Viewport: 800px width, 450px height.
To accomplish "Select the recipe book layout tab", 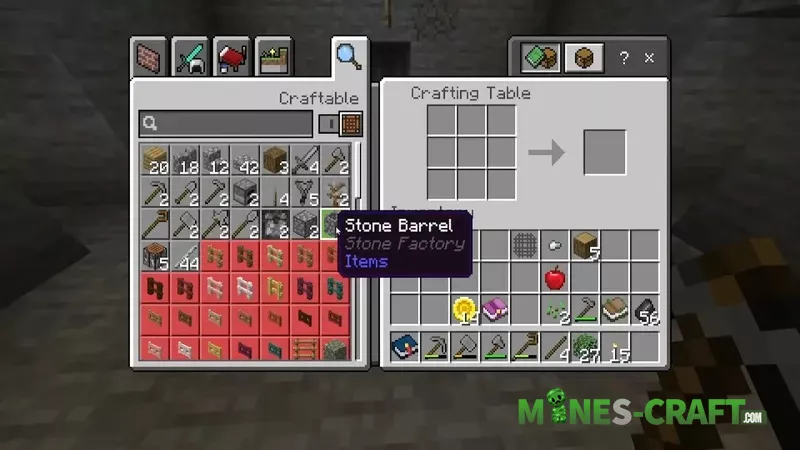I will [541, 58].
